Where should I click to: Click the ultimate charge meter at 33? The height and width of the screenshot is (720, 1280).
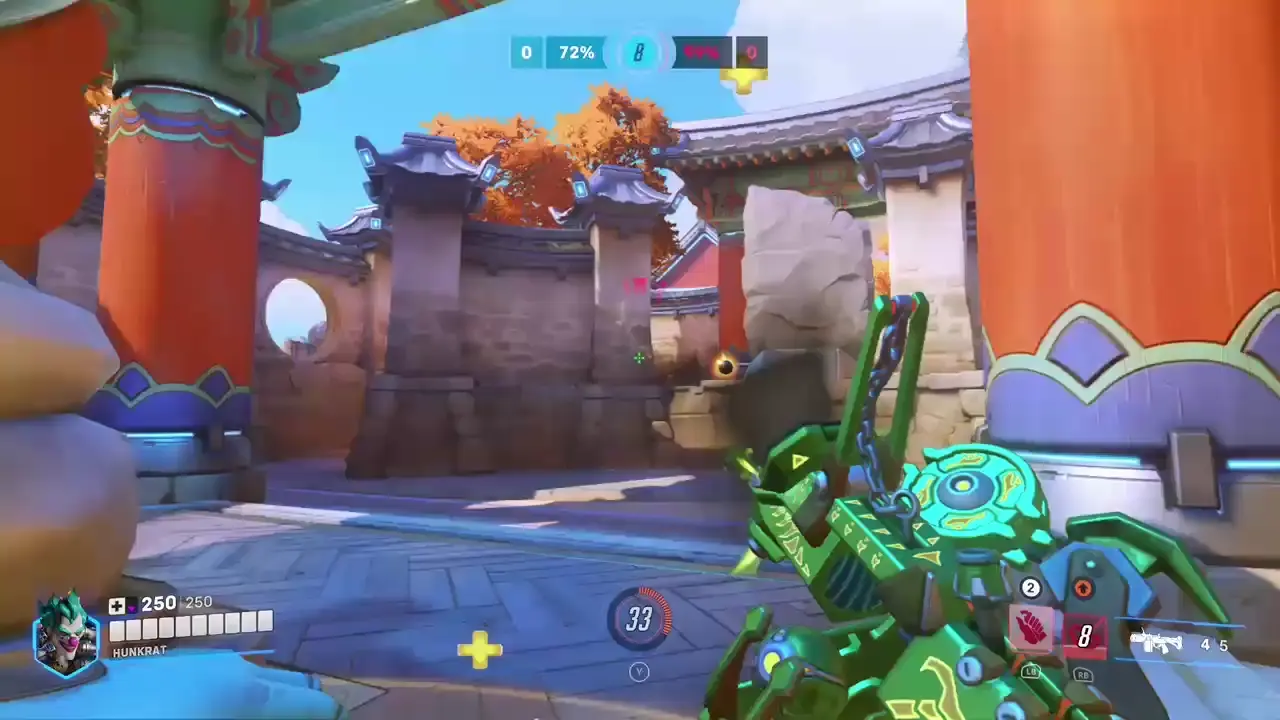click(x=639, y=620)
